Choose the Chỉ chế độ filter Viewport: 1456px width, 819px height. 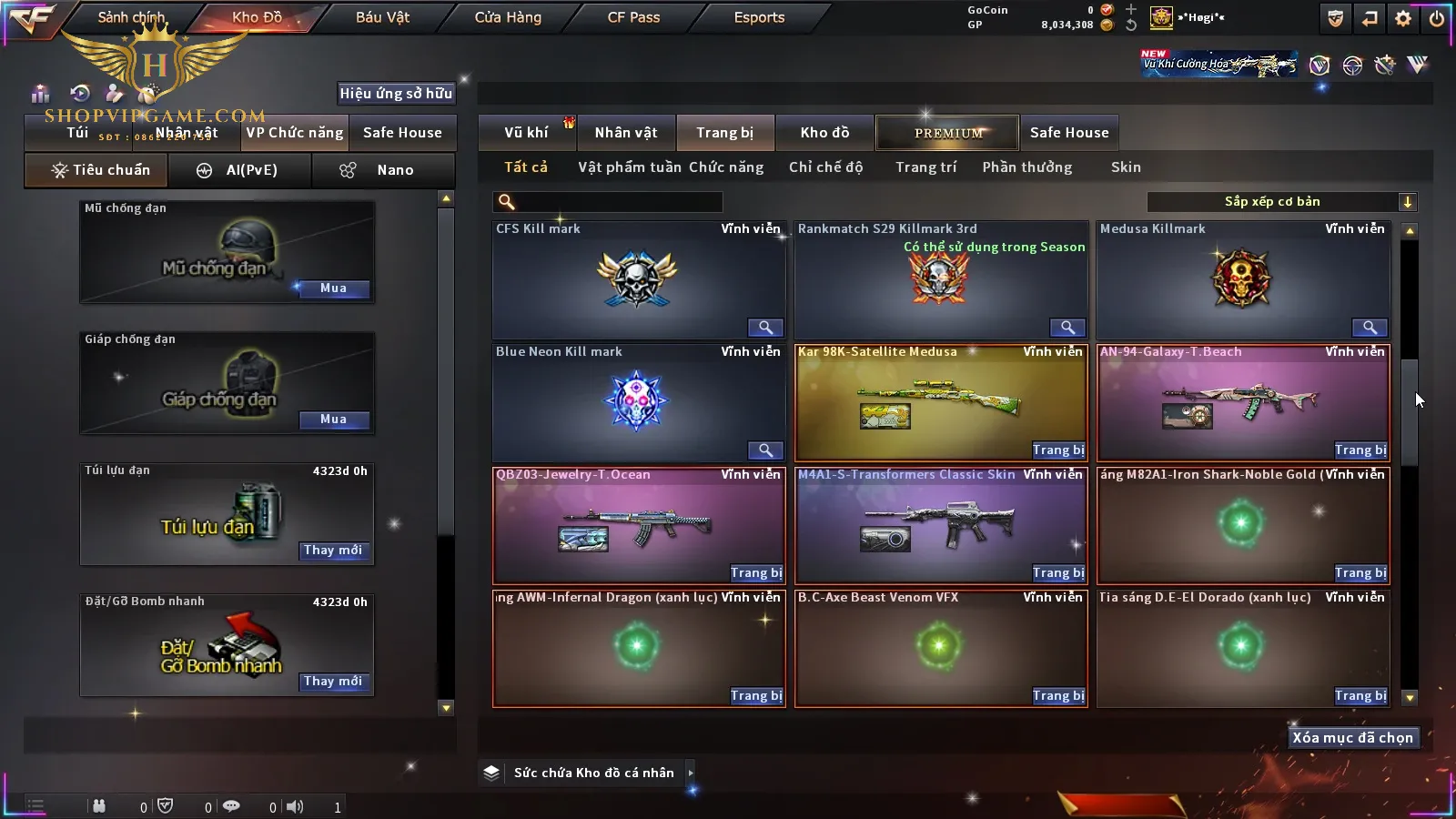pos(825,167)
